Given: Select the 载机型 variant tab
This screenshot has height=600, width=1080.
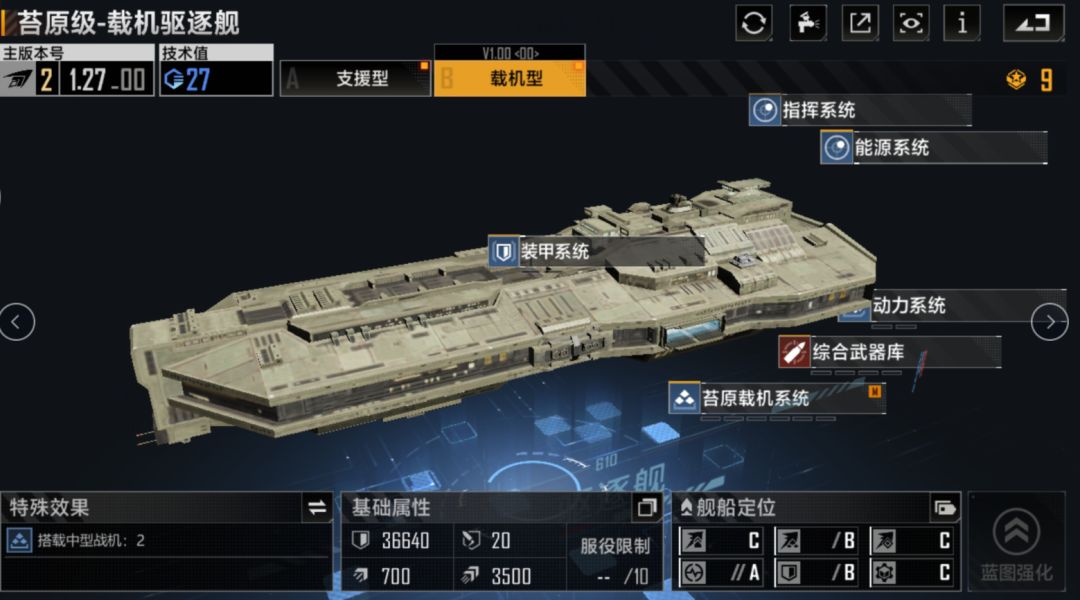Looking at the screenshot, I should tap(510, 78).
